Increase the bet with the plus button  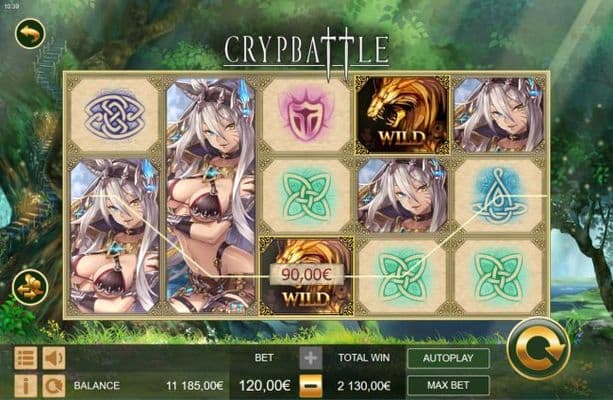coord(310,357)
